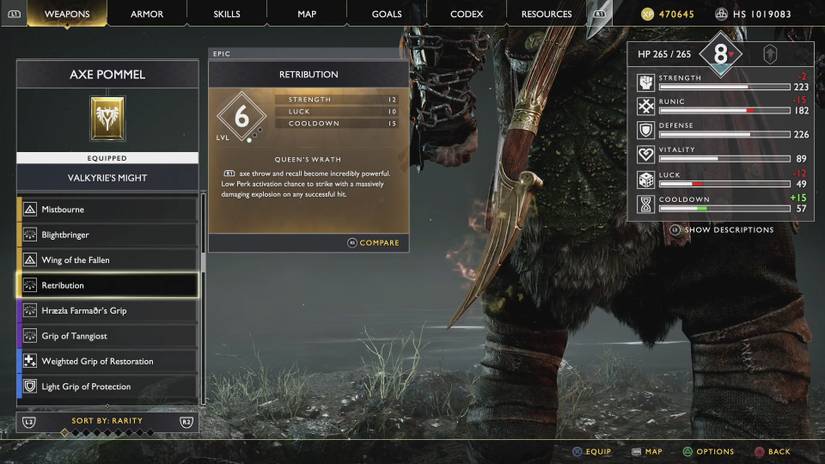Open the Resources tab
This screenshot has width=825, height=464.
(x=547, y=14)
